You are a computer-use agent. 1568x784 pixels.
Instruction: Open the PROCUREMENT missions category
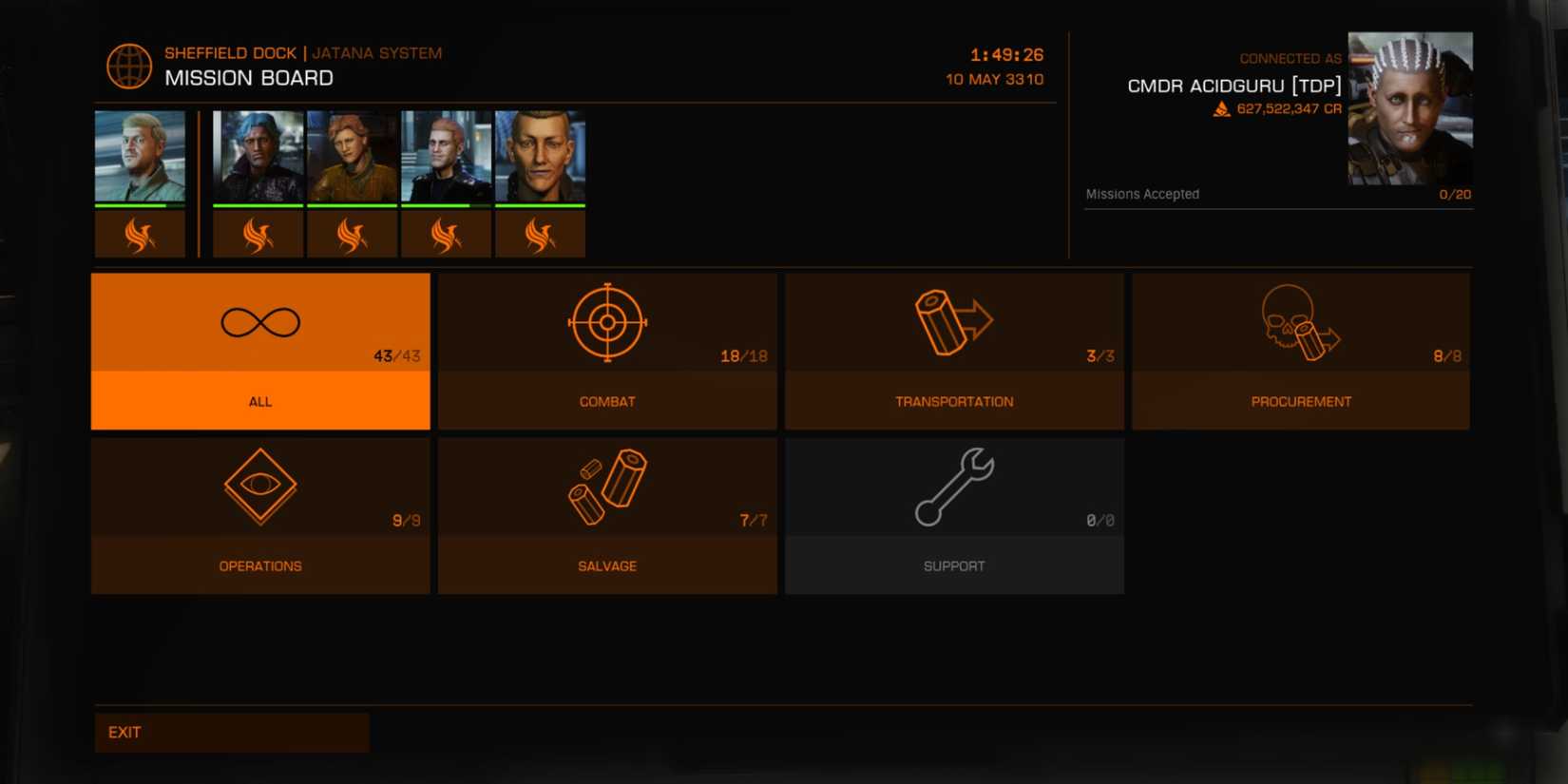click(1301, 401)
